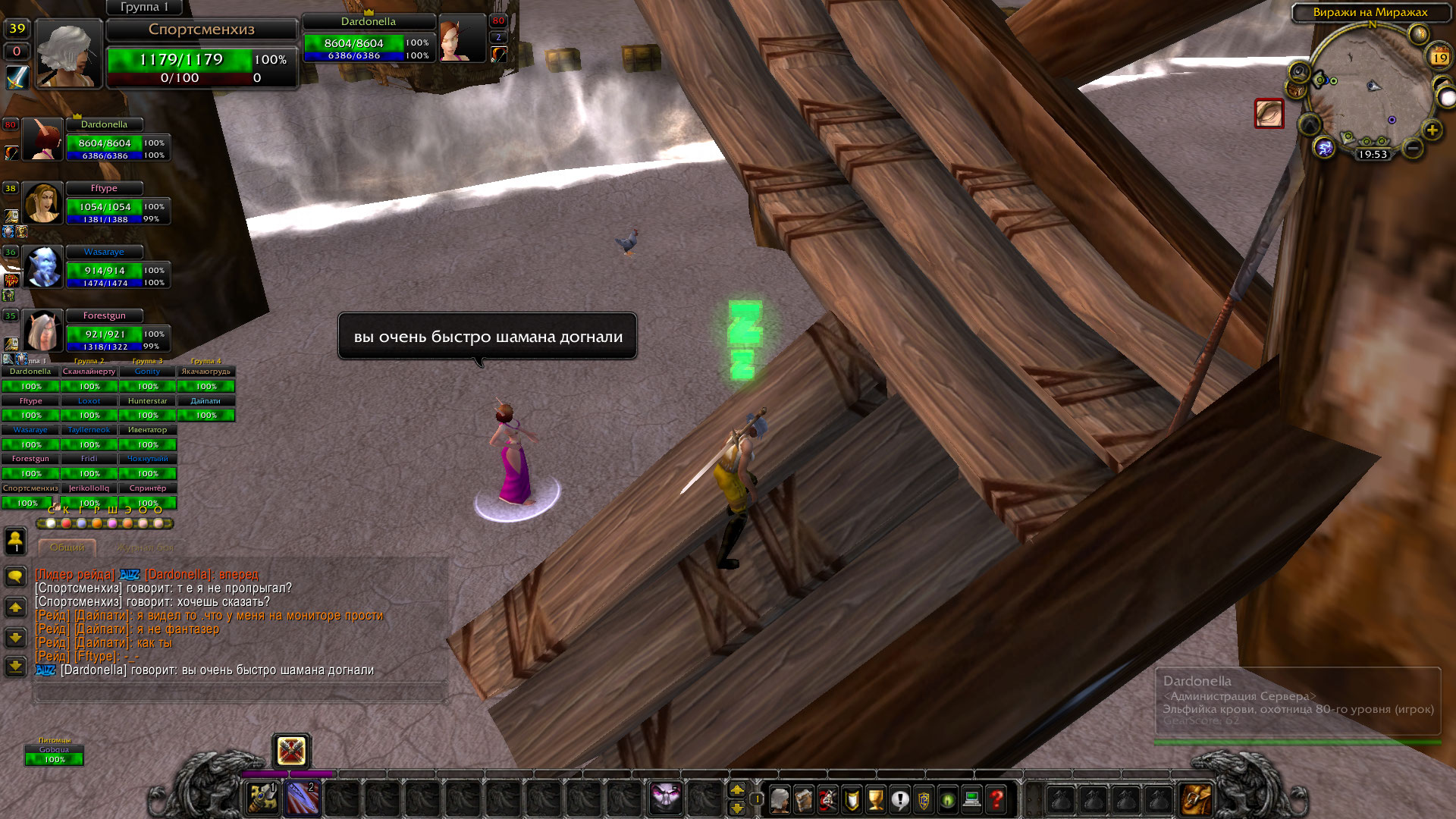Activate the first action bar ability
Screen dimensions: 1456x819
263,799
